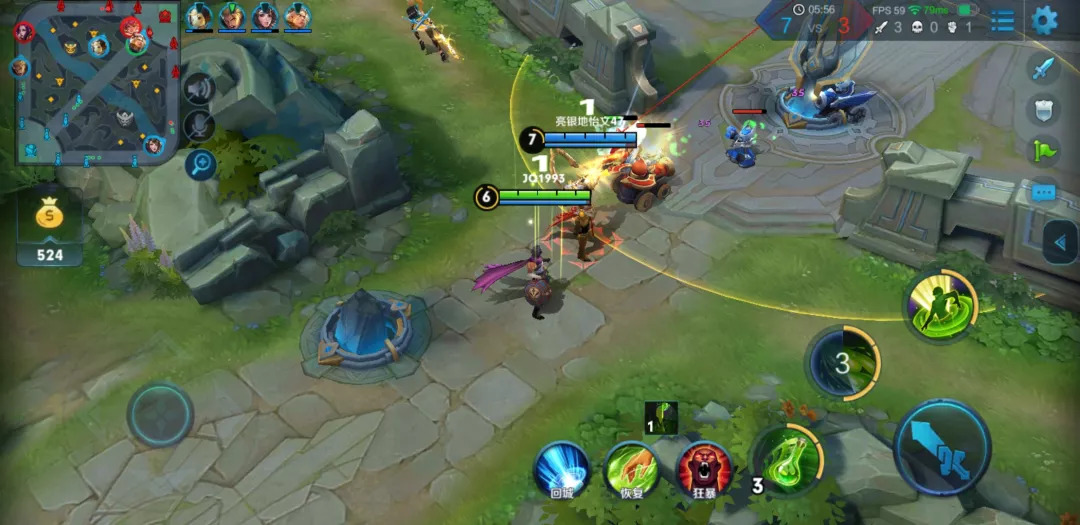
Task: Use the 恢复 restore ability
Action: pyautogui.click(x=631, y=468)
